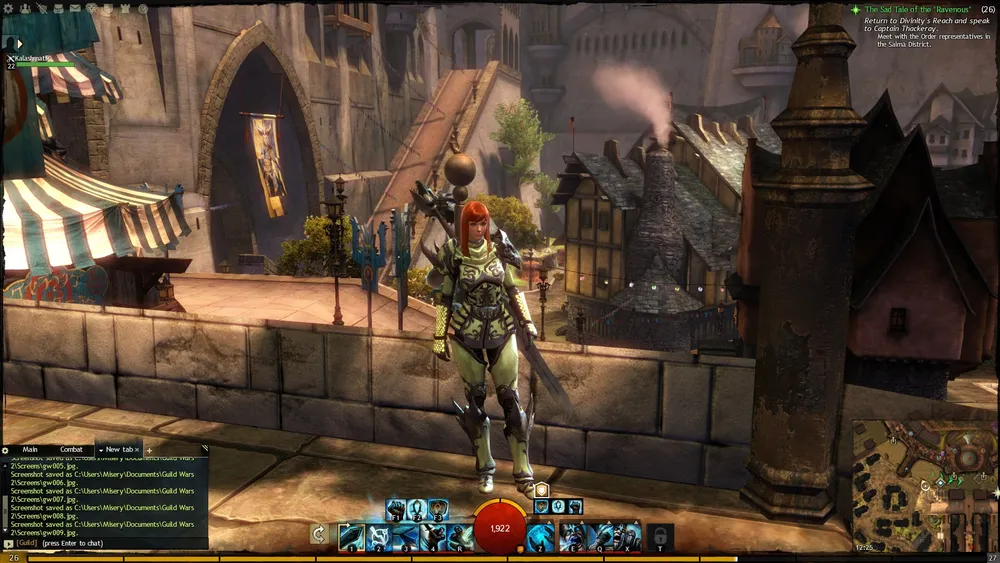Switch to the Combat chat tab
Screen dimensions: 1000x563
click(x=72, y=450)
